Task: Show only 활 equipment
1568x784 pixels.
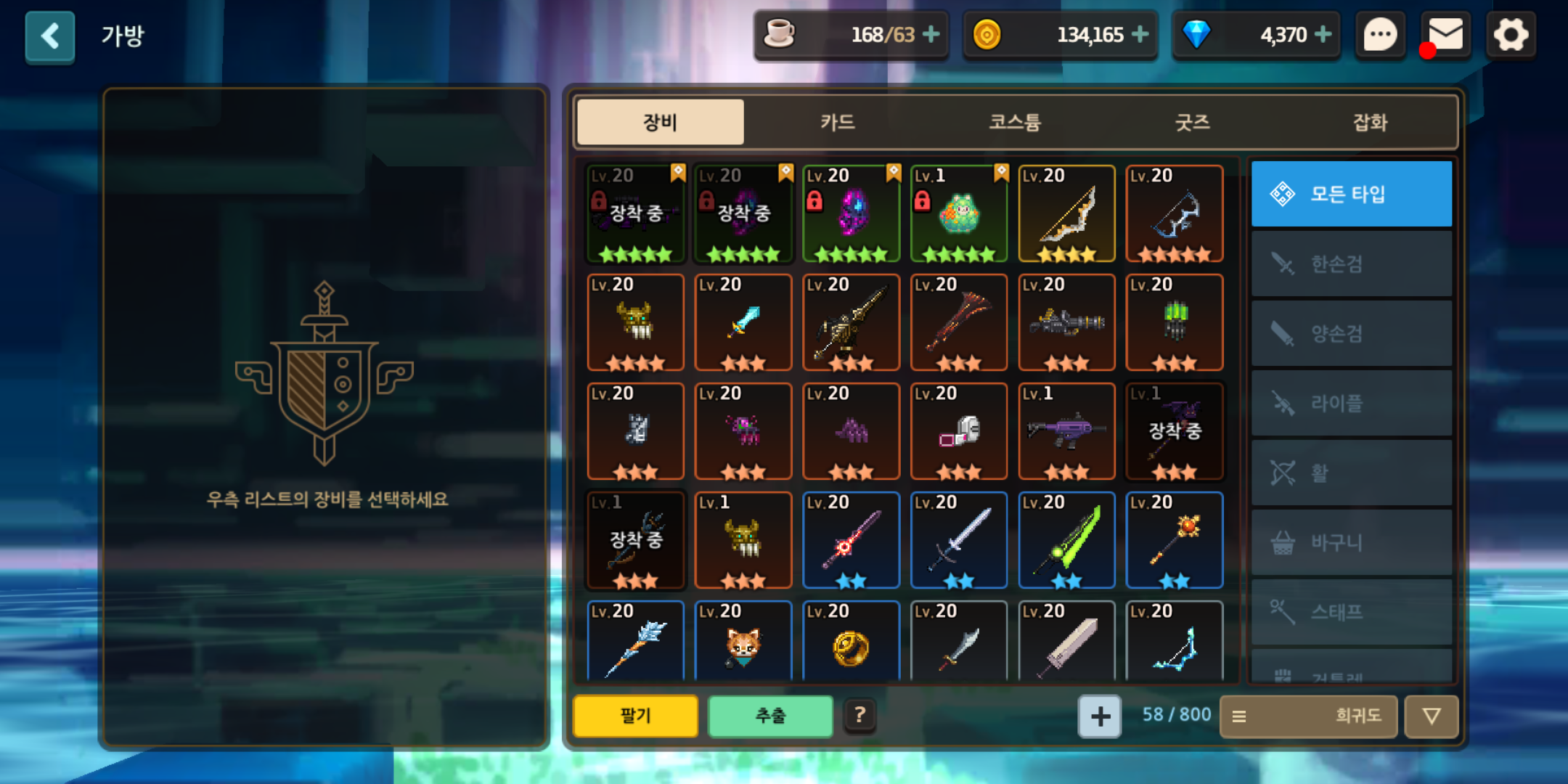Action: click(1351, 473)
